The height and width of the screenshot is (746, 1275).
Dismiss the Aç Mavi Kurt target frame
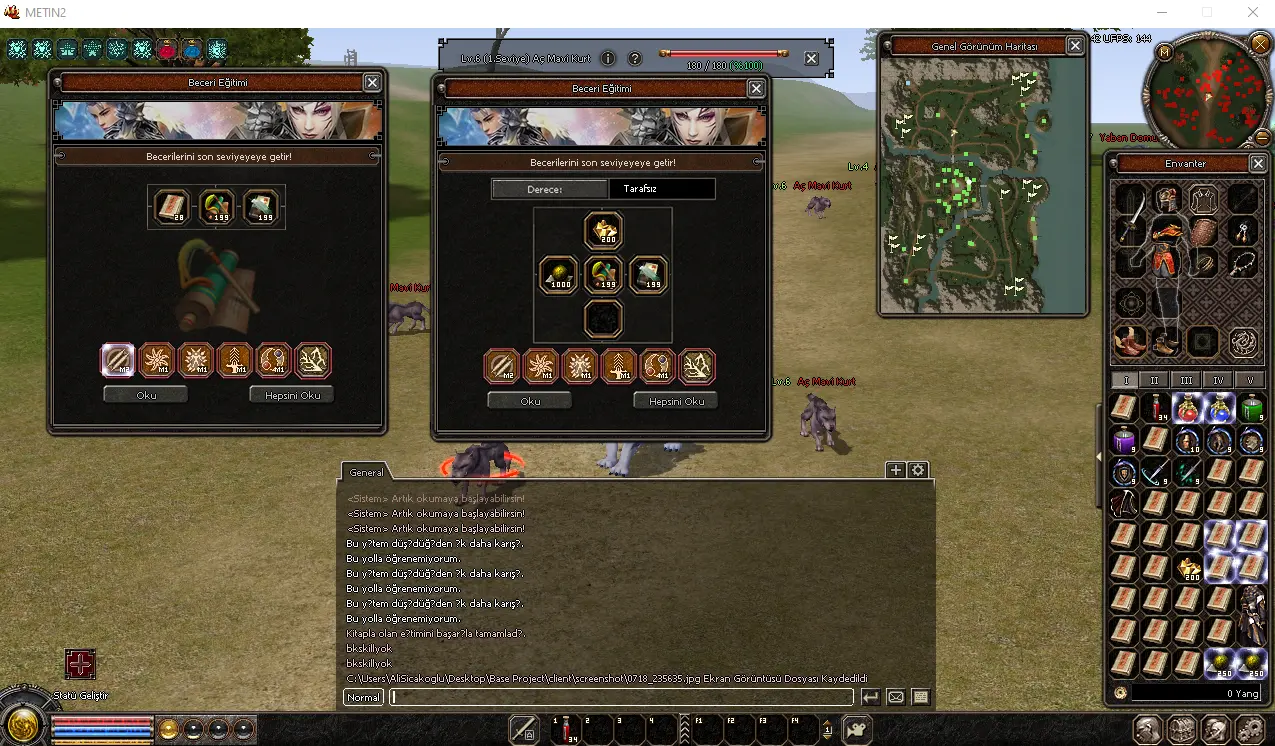coord(811,59)
